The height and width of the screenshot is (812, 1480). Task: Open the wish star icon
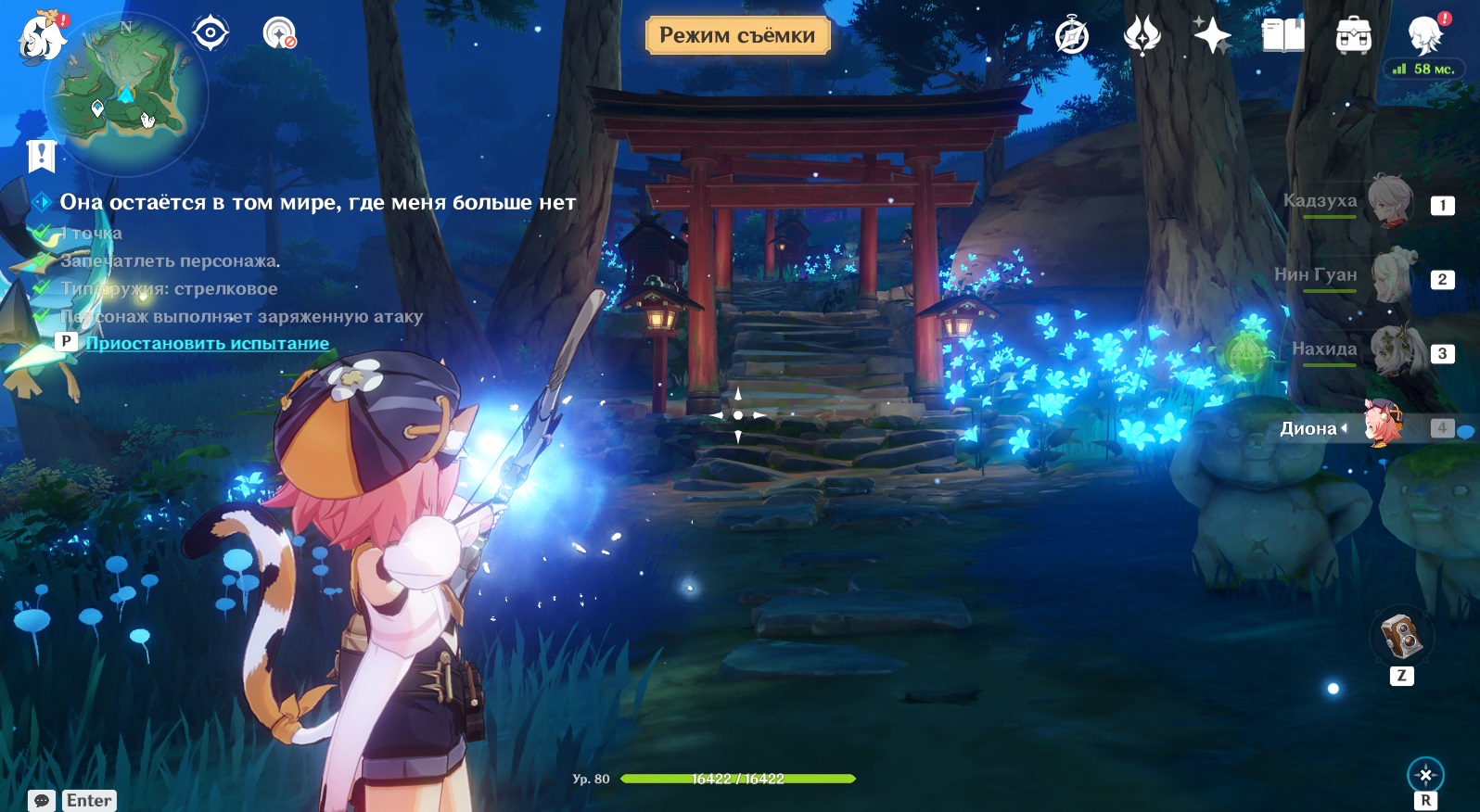click(1212, 36)
